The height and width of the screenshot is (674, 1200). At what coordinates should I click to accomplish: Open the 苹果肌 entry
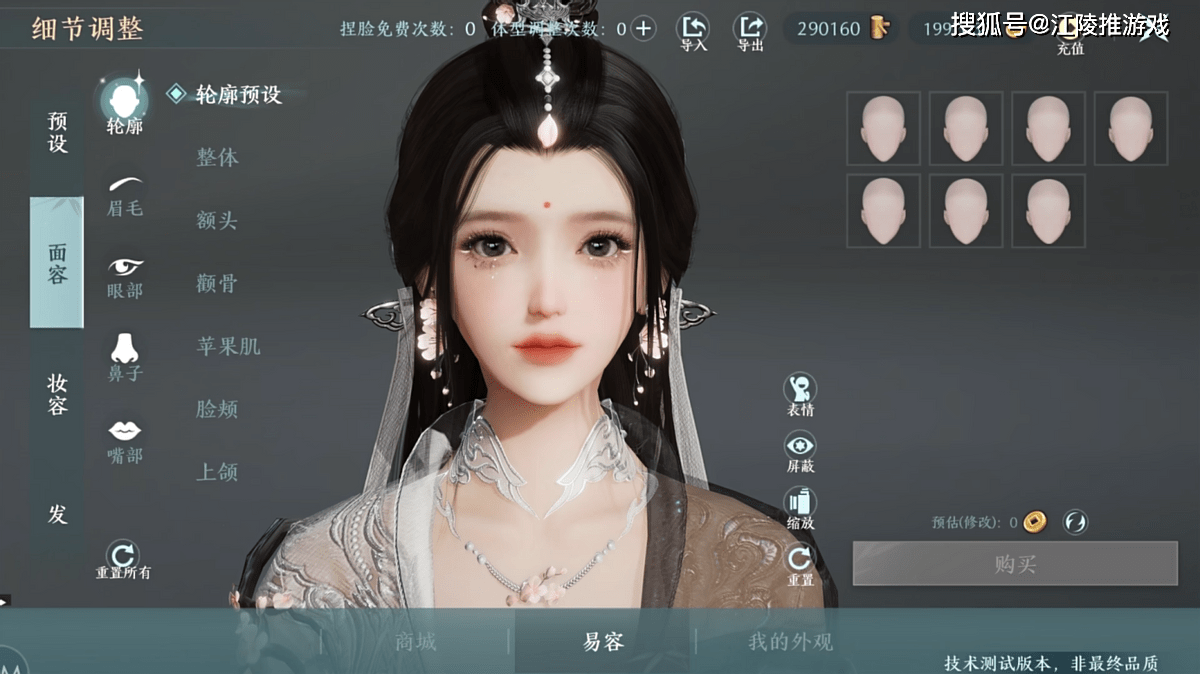point(228,347)
